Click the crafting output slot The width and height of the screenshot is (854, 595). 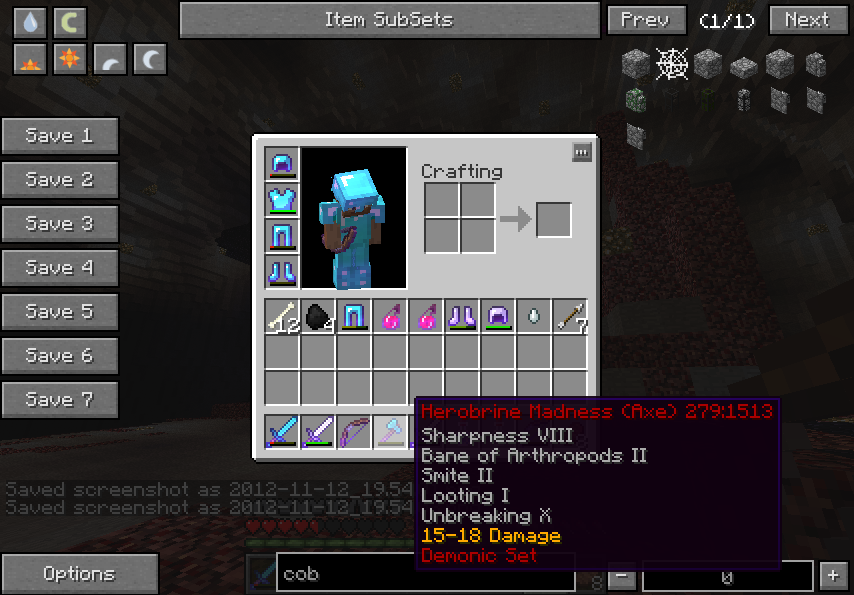point(553,220)
